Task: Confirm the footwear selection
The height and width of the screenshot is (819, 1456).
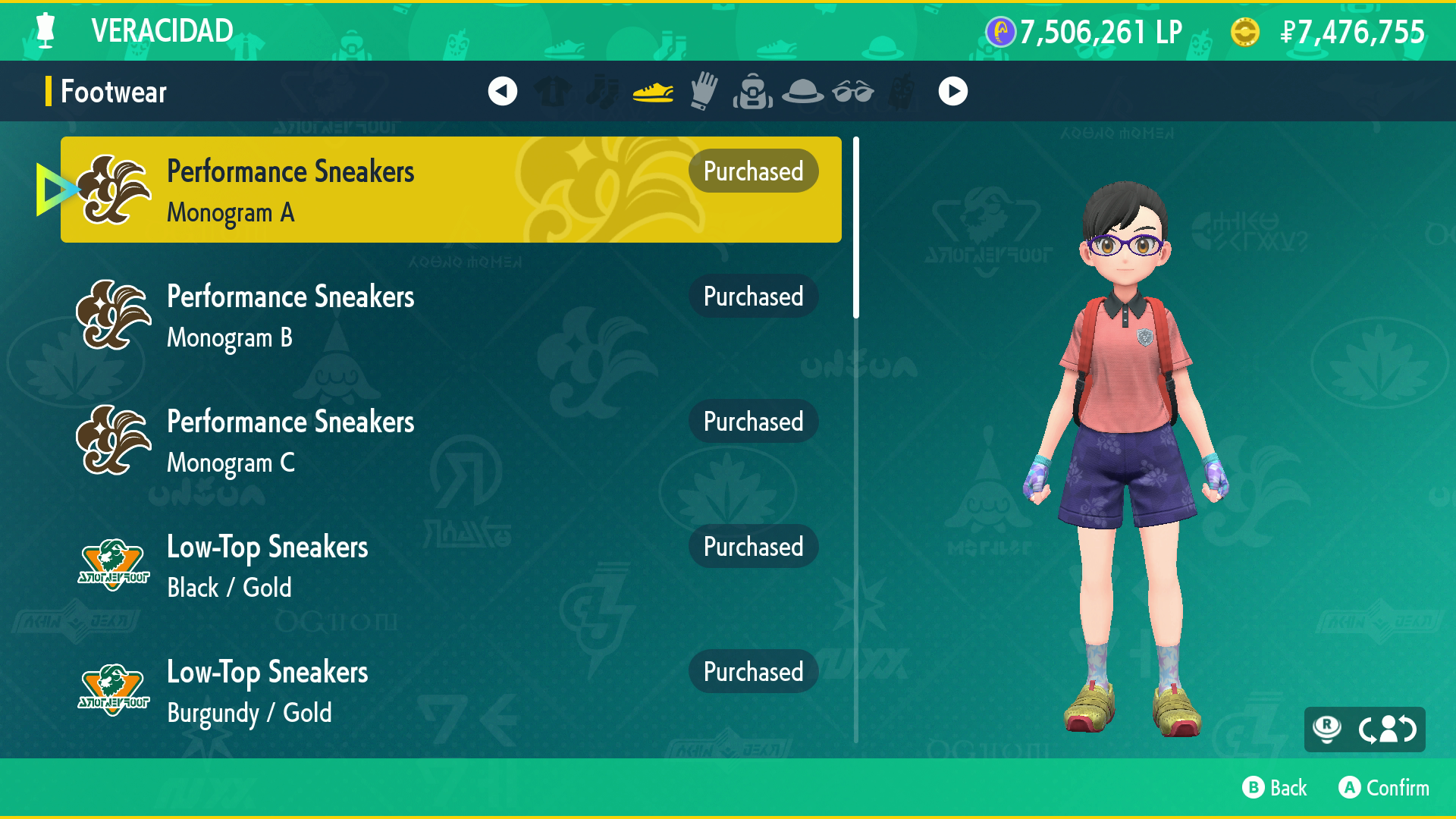Action: pos(1384,788)
